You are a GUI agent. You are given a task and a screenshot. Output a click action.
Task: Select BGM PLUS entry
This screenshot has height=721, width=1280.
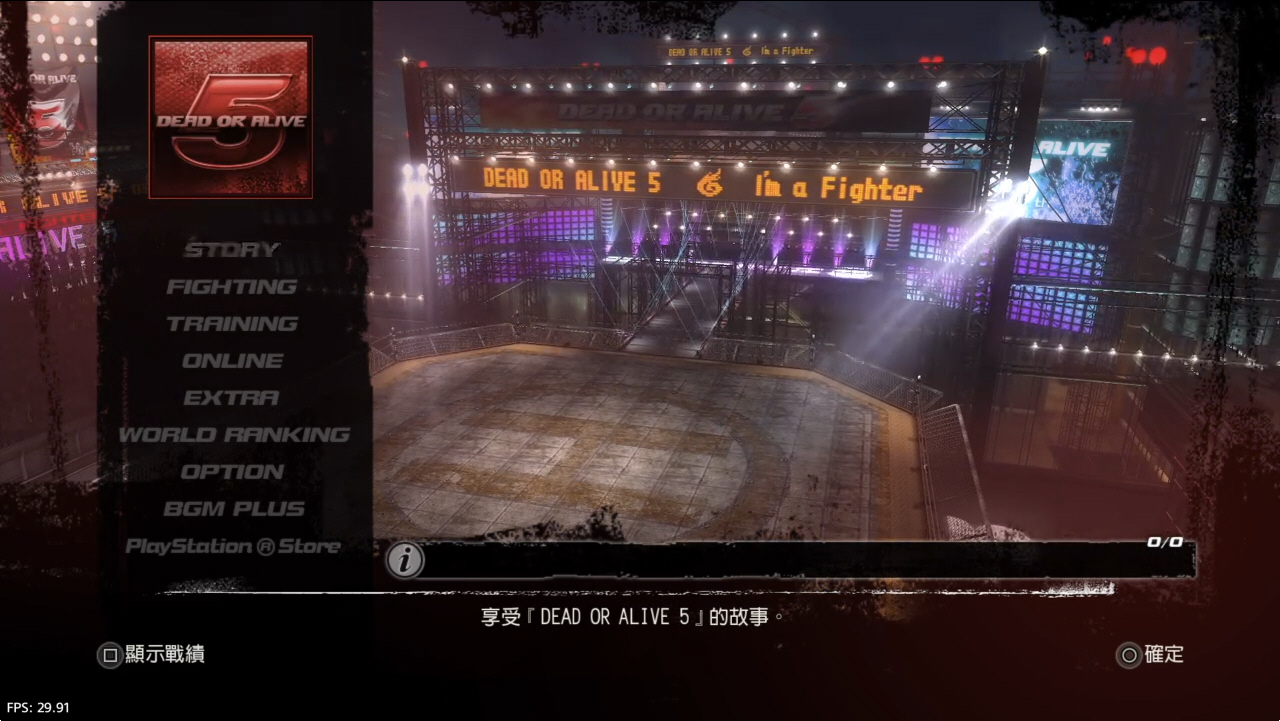pyautogui.click(x=234, y=509)
